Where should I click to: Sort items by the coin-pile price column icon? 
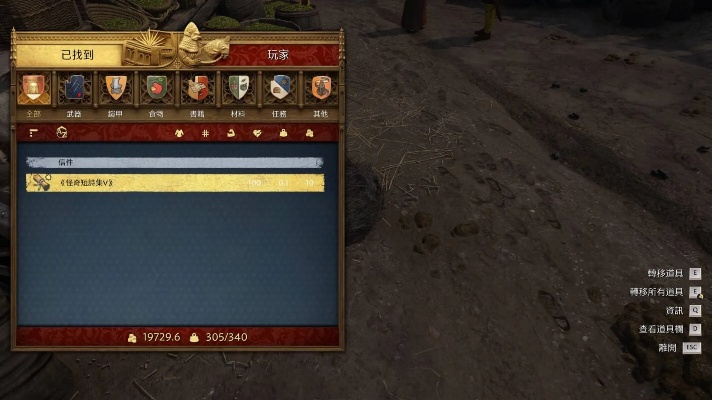coord(309,133)
